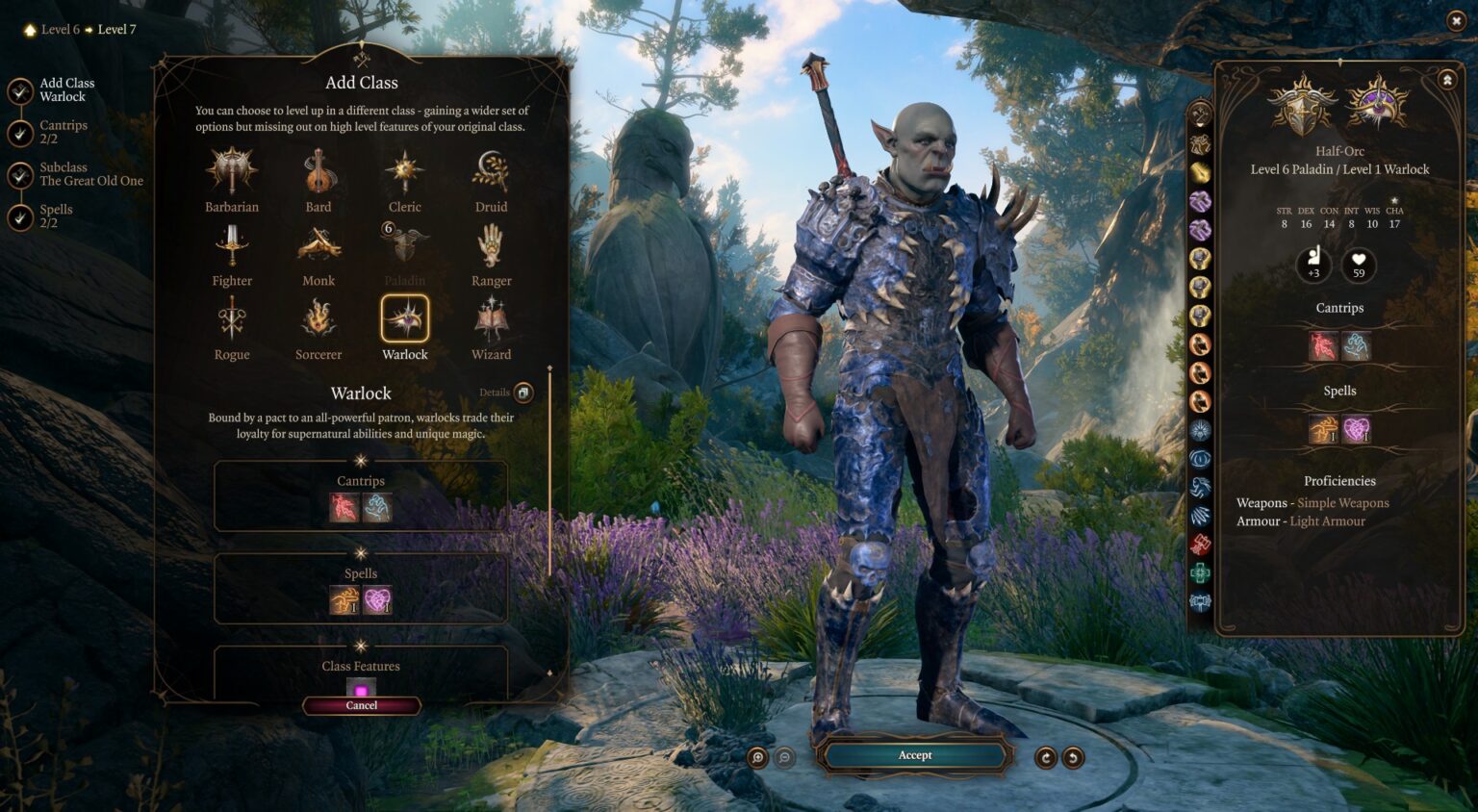Click the Cancel button
Image resolution: width=1478 pixels, height=812 pixels.
(361, 705)
